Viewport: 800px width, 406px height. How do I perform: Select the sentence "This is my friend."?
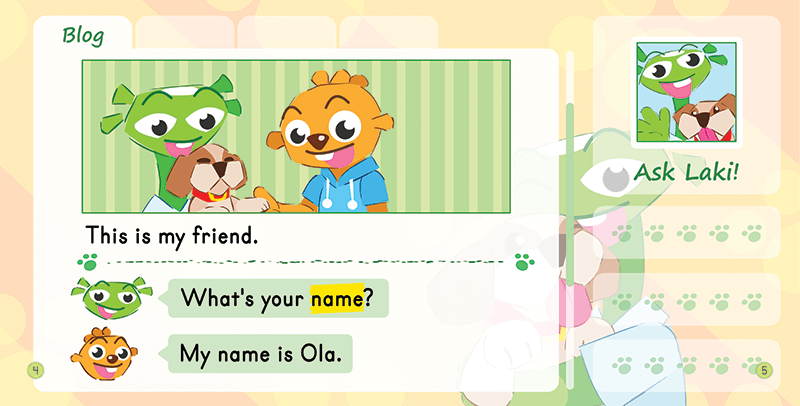172,237
